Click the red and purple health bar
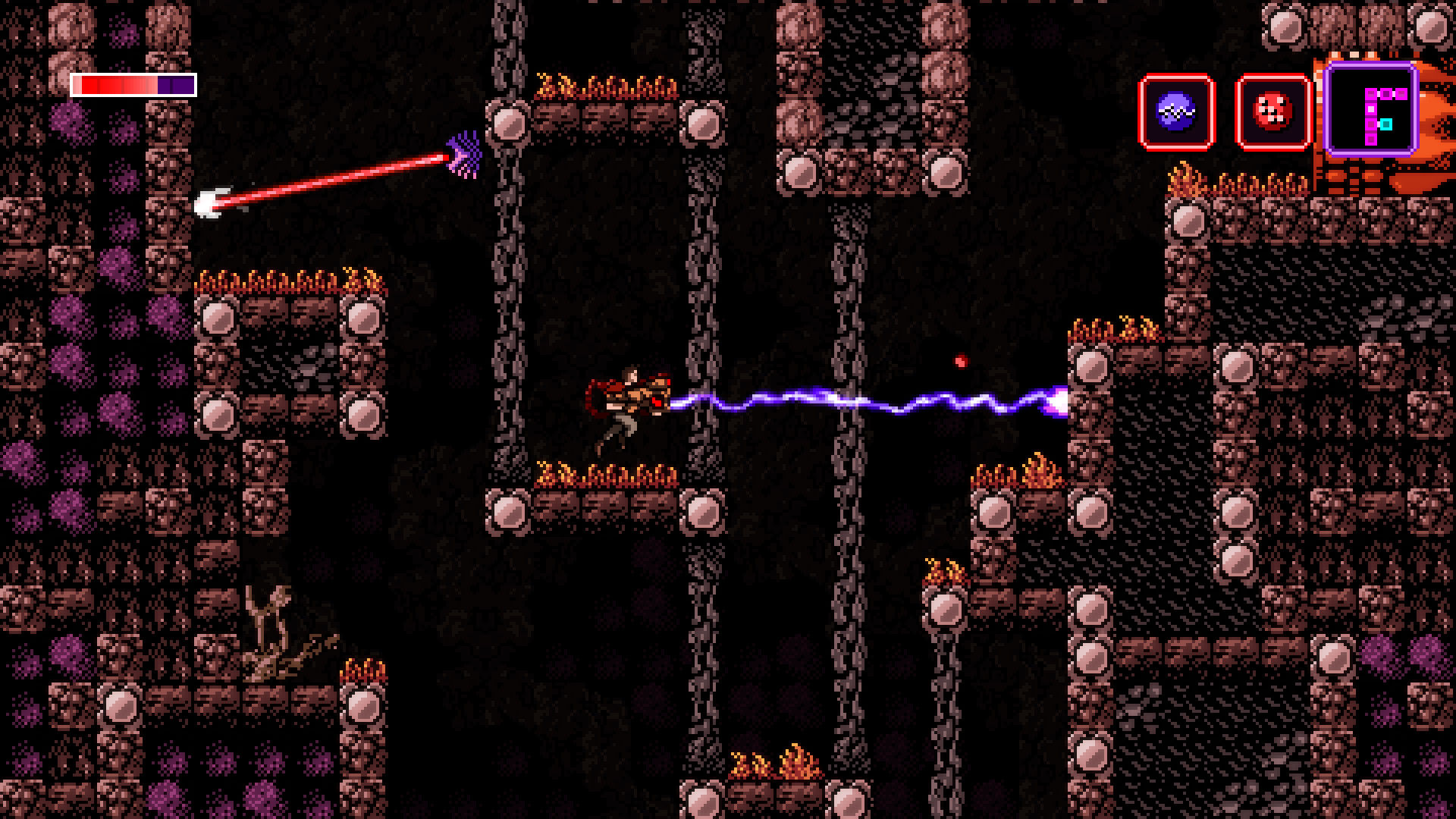This screenshot has height=819, width=1456. [x=133, y=86]
